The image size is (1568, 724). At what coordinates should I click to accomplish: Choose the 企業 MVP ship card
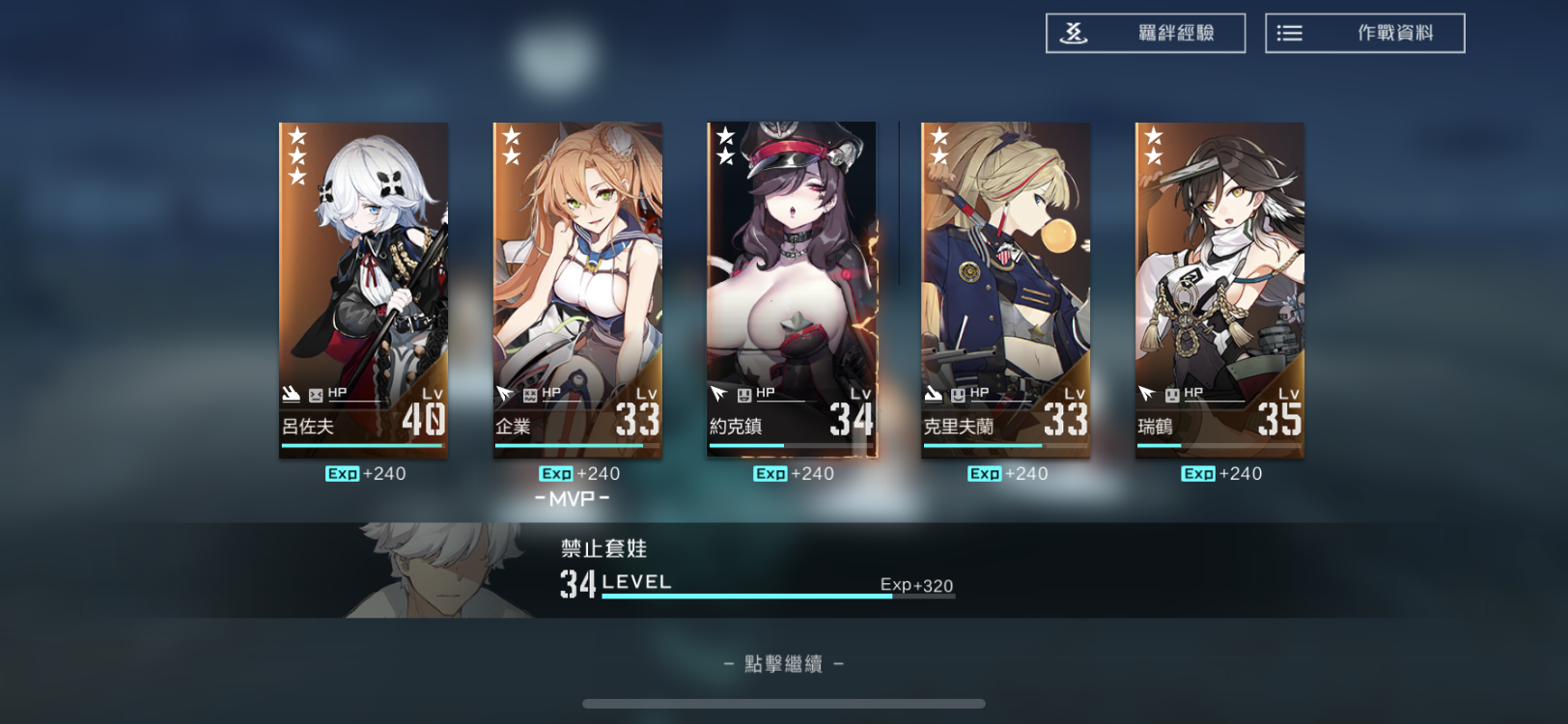[x=577, y=290]
